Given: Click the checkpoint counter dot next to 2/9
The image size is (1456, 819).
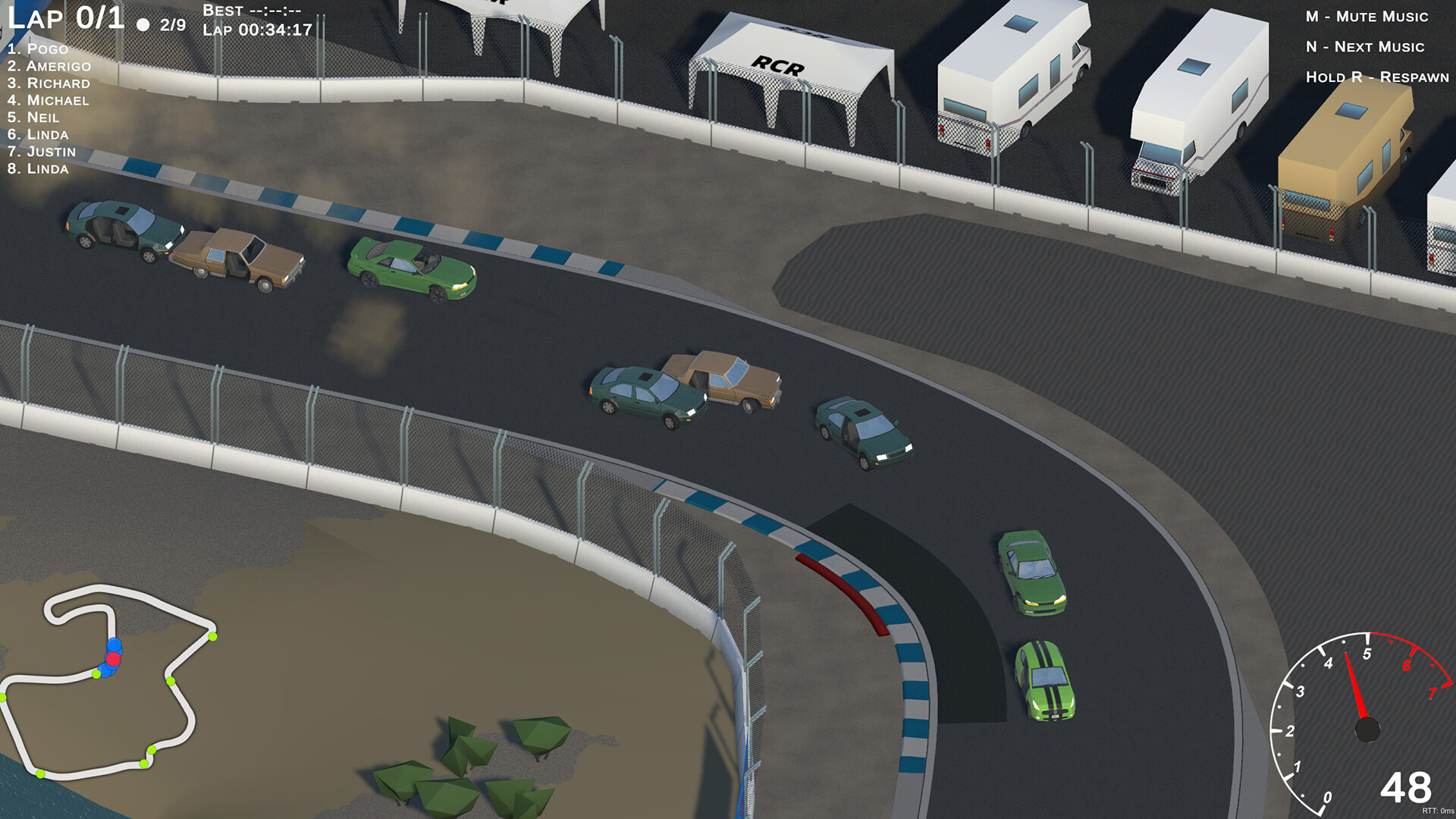Looking at the screenshot, I should point(143,26).
